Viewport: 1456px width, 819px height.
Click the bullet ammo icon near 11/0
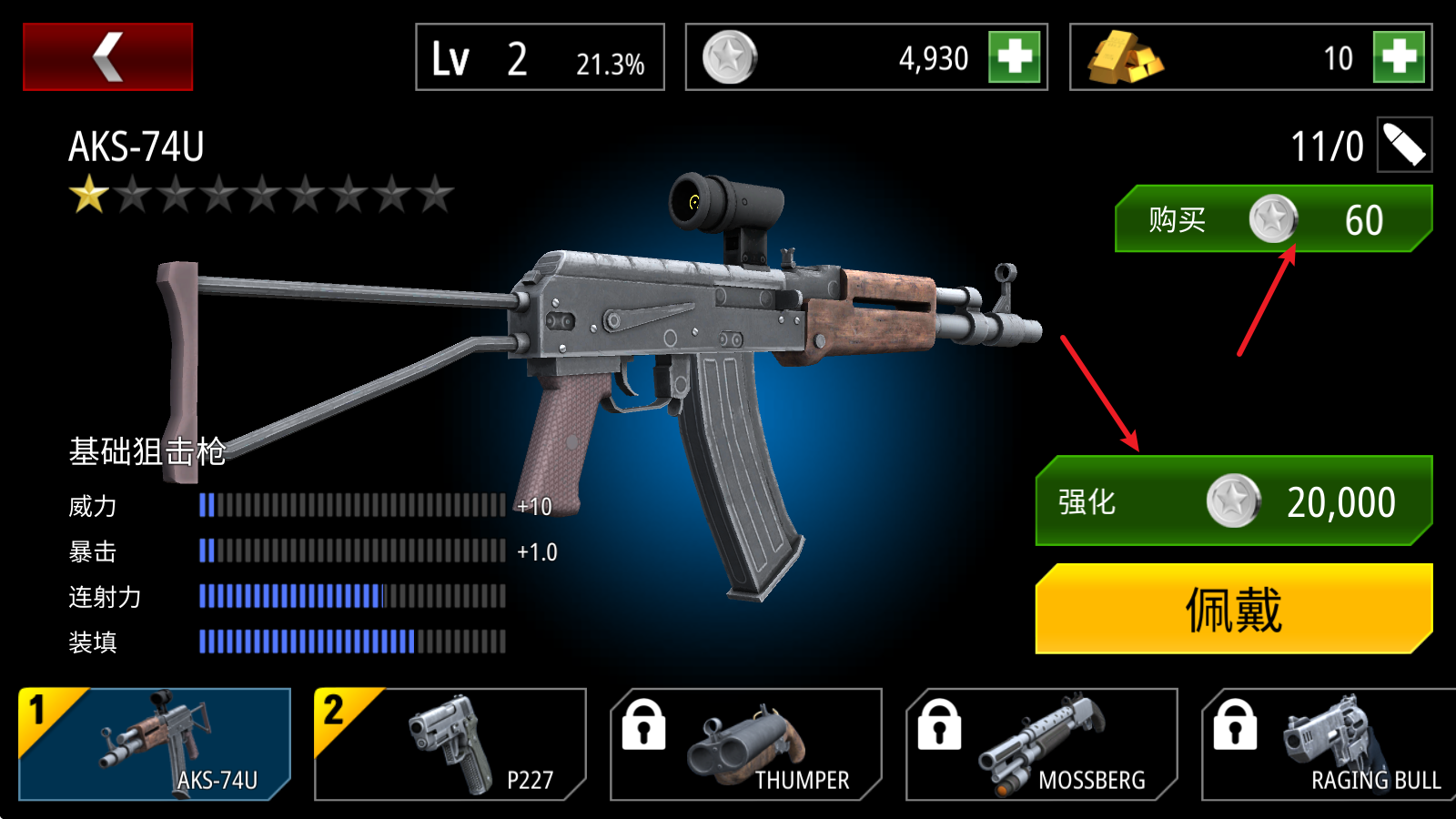(x=1402, y=143)
